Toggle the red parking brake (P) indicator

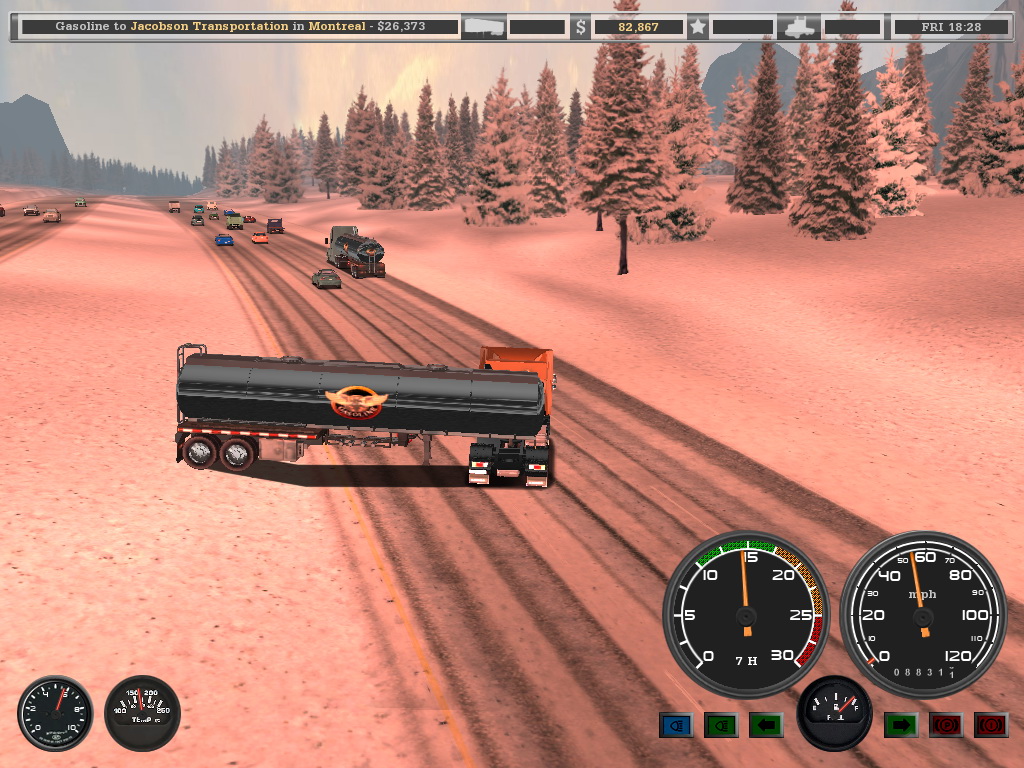[x=945, y=725]
